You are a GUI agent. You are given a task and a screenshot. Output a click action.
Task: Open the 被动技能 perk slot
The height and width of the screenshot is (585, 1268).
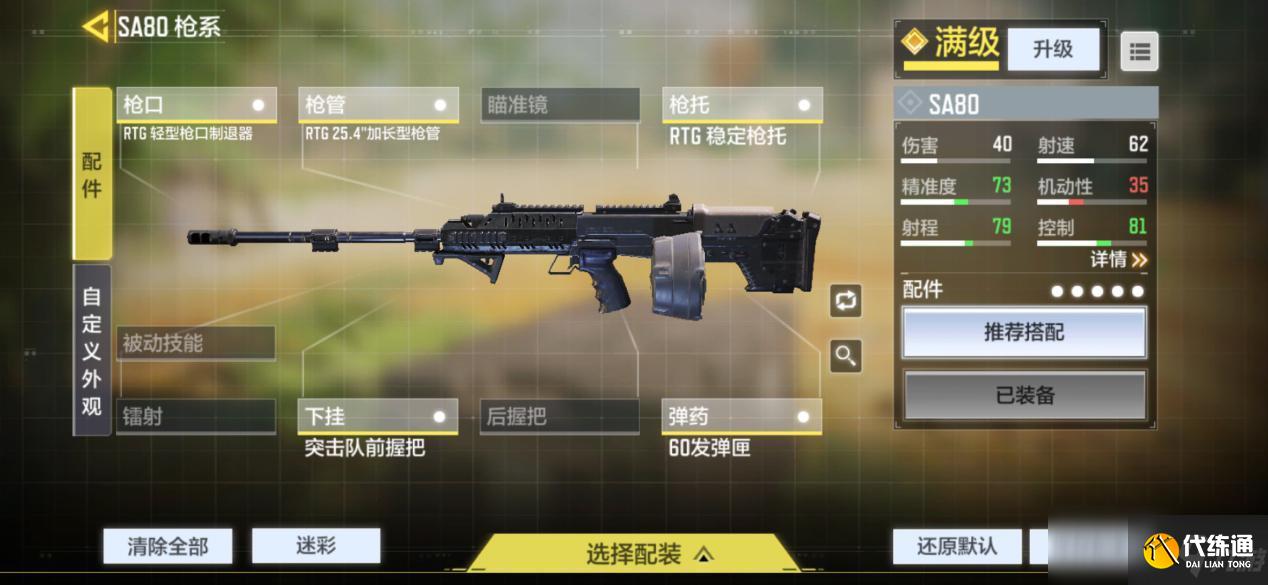(x=196, y=343)
